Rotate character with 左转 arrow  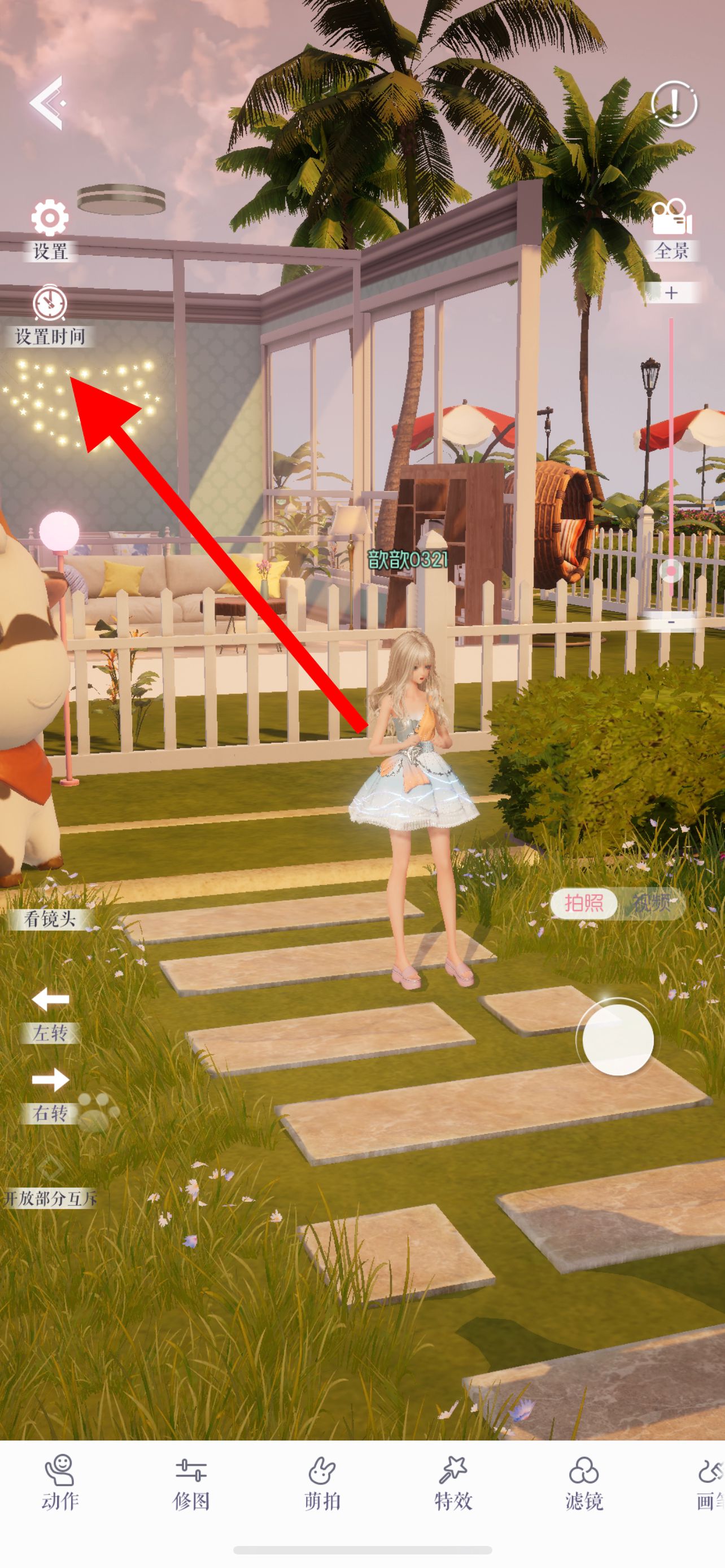(x=50, y=1015)
